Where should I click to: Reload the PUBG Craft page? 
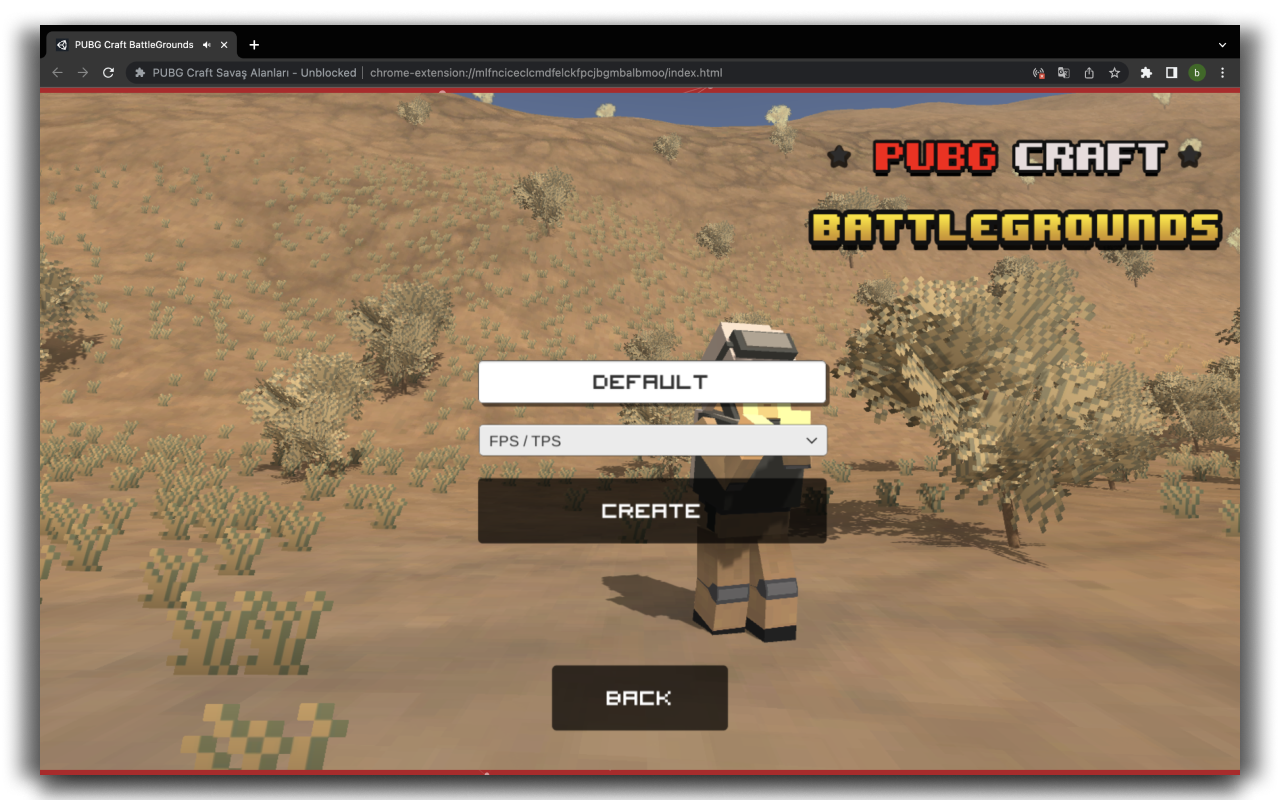(108, 72)
